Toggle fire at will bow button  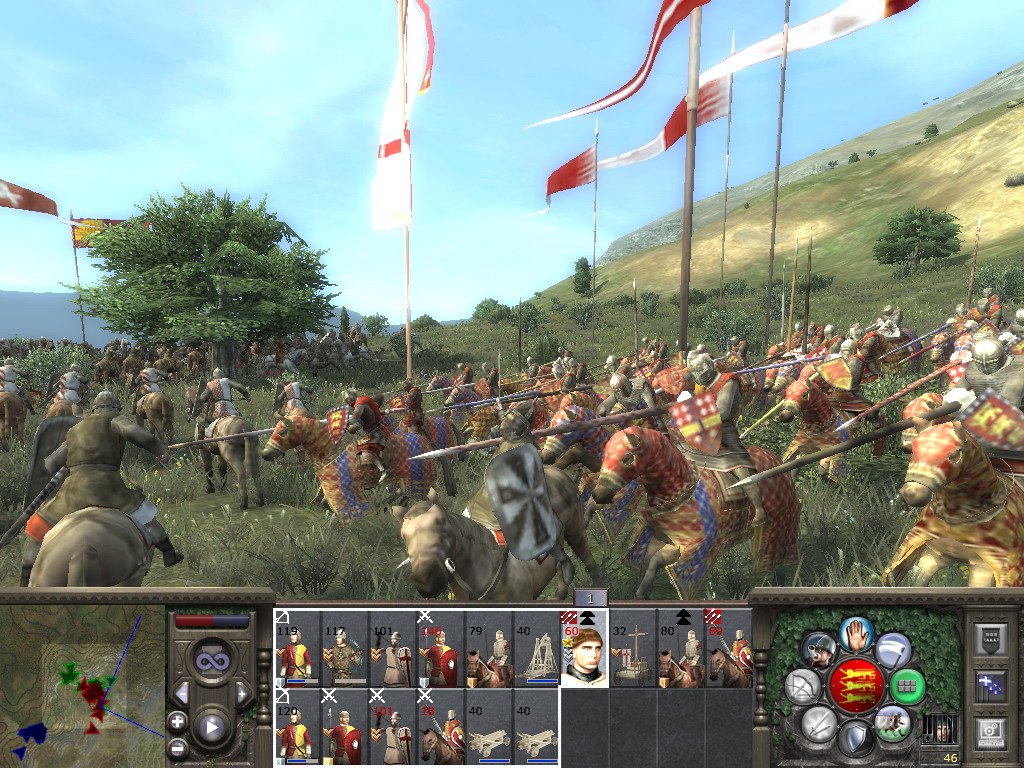click(803, 686)
